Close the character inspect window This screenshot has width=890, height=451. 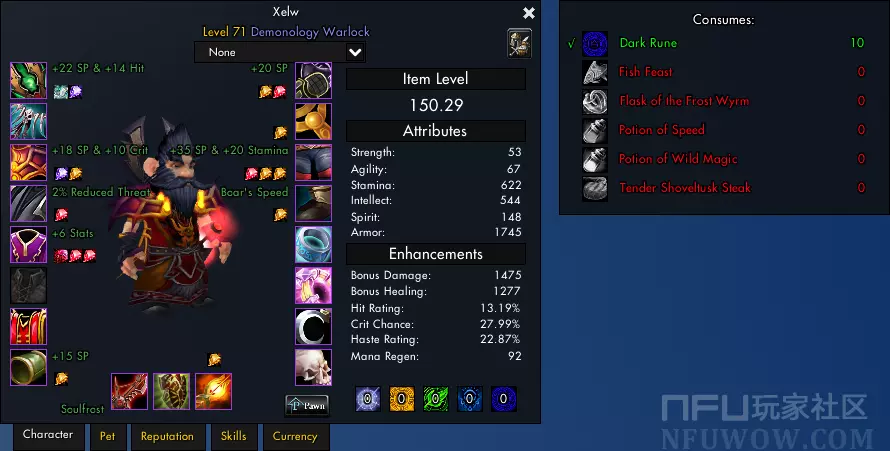529,13
